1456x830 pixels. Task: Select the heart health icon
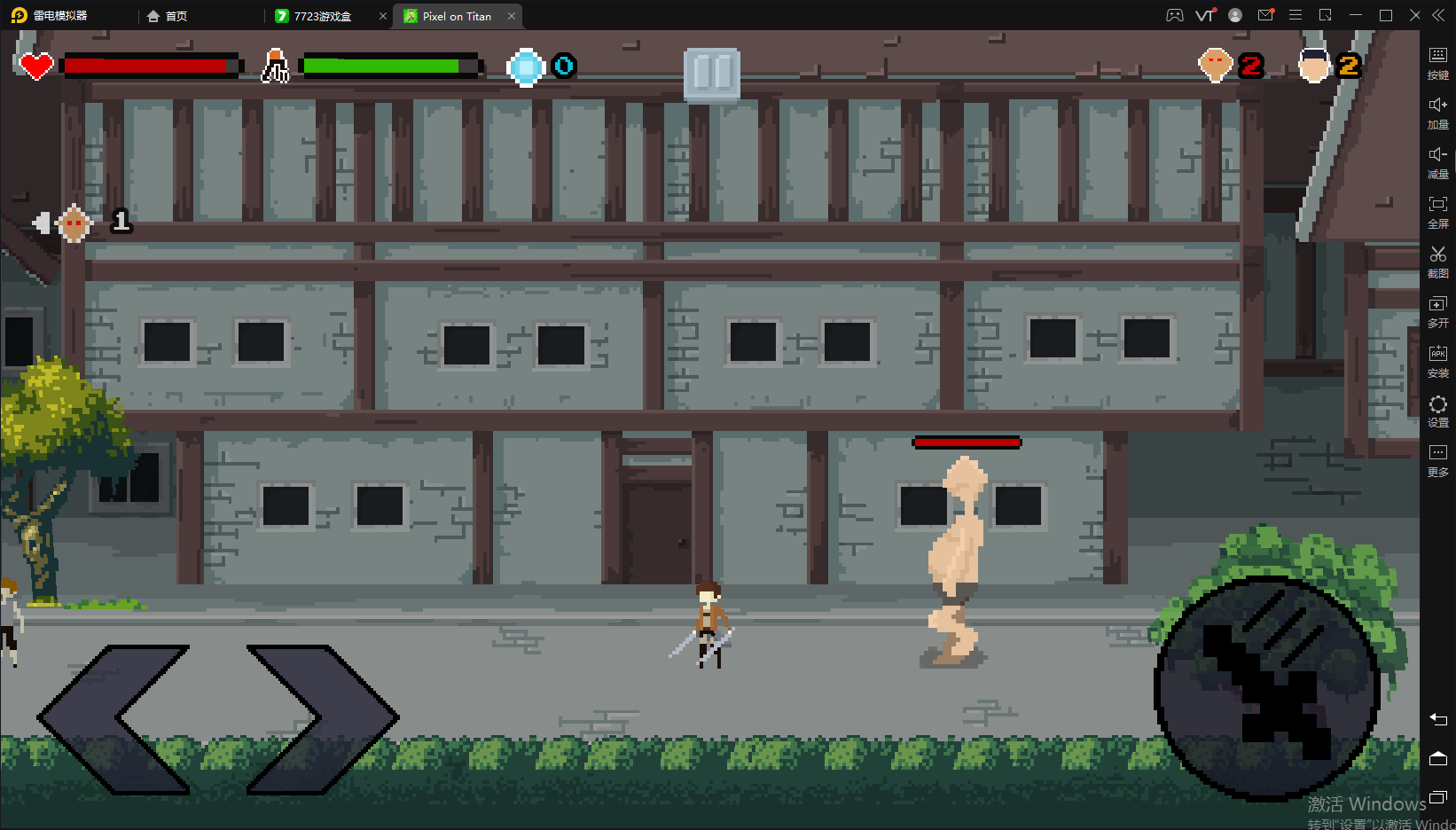click(x=34, y=65)
